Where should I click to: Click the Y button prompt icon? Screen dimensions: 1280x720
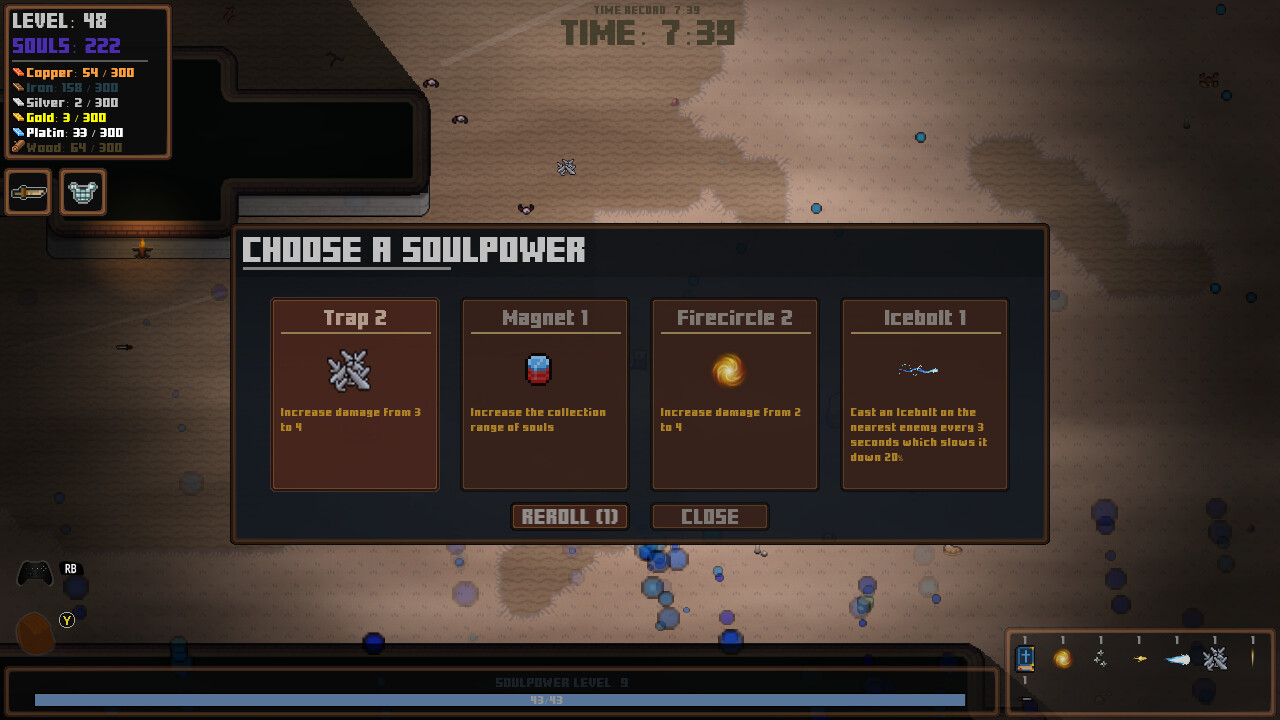click(x=66, y=621)
